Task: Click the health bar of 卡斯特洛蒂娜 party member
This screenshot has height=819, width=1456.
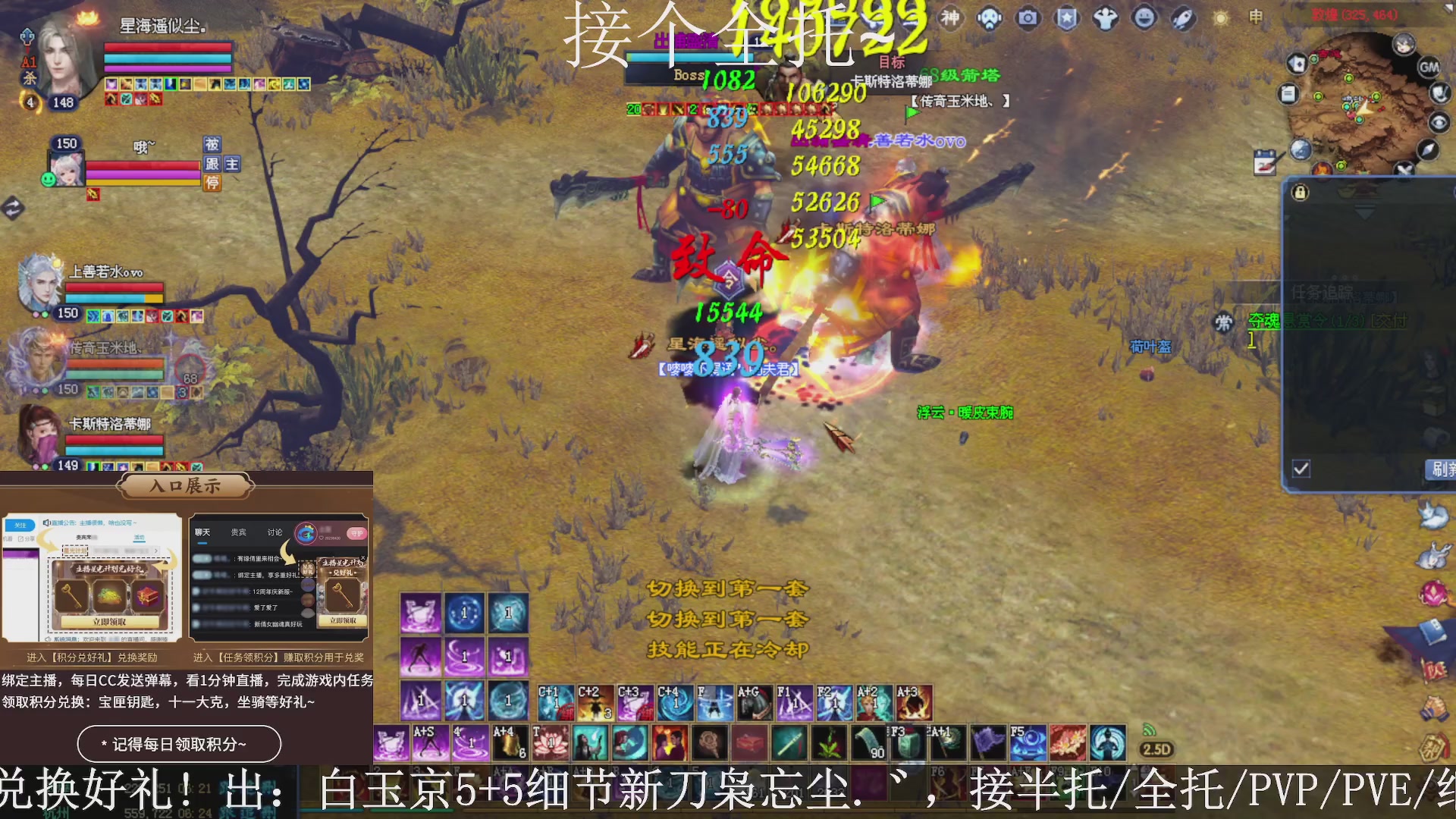Action: tap(114, 441)
